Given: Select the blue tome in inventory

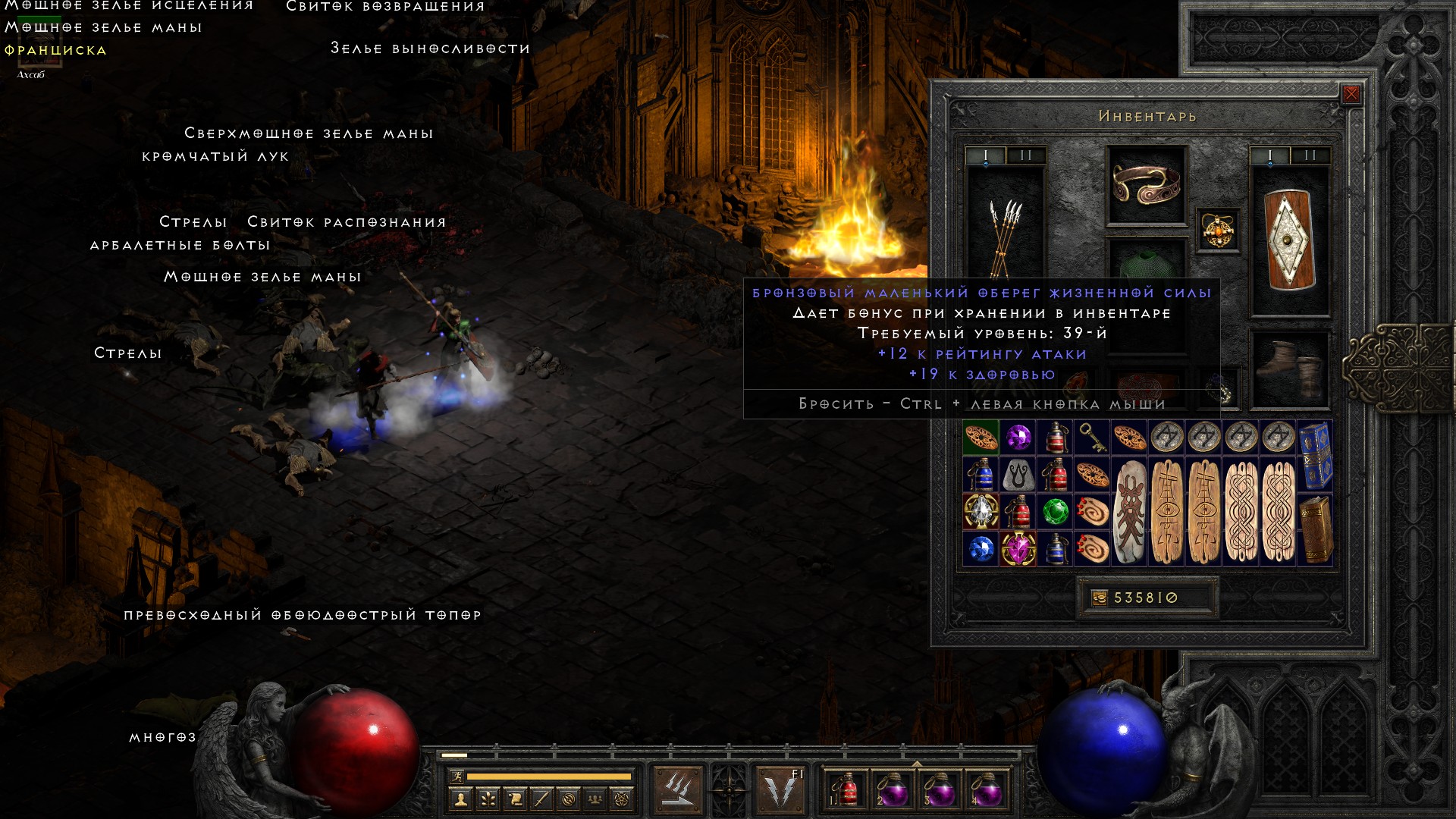Looking at the screenshot, I should (x=1315, y=455).
